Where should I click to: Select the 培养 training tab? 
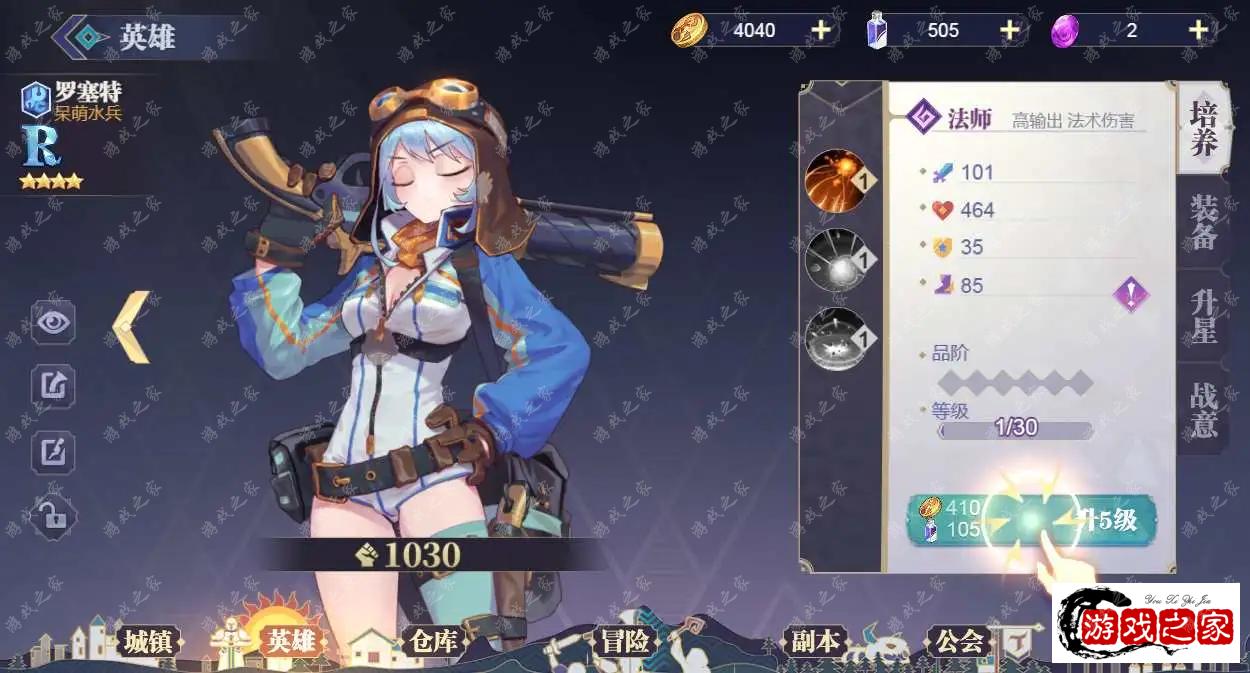1203,130
